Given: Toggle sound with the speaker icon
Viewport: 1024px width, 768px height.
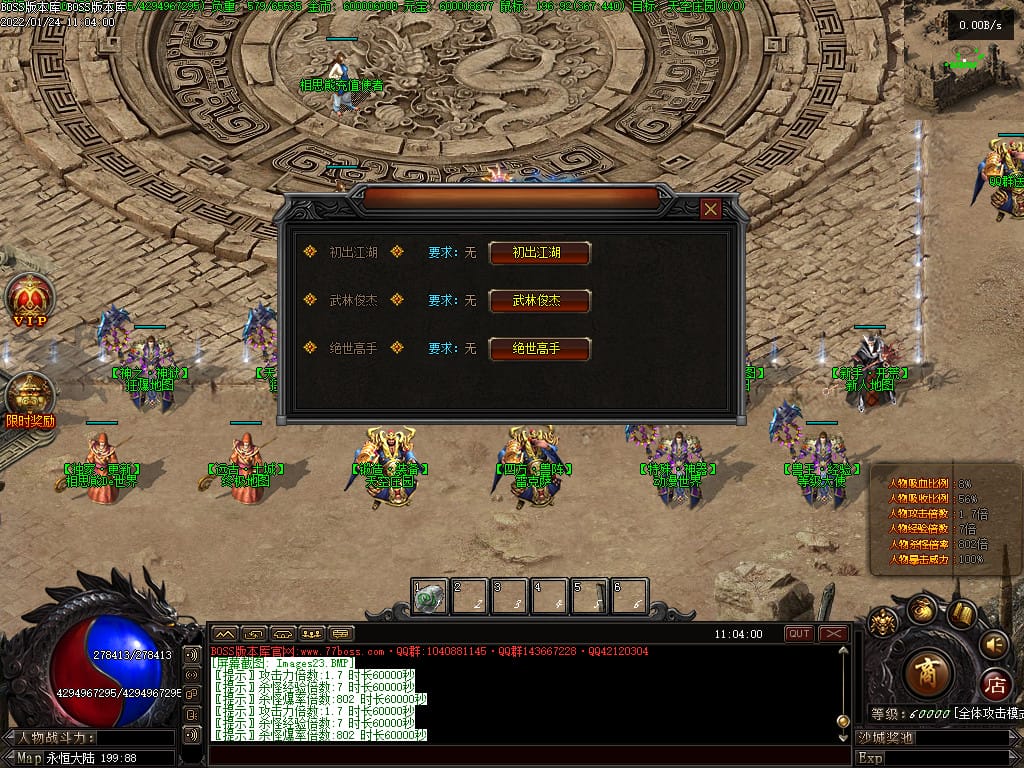Looking at the screenshot, I should 994,643.
